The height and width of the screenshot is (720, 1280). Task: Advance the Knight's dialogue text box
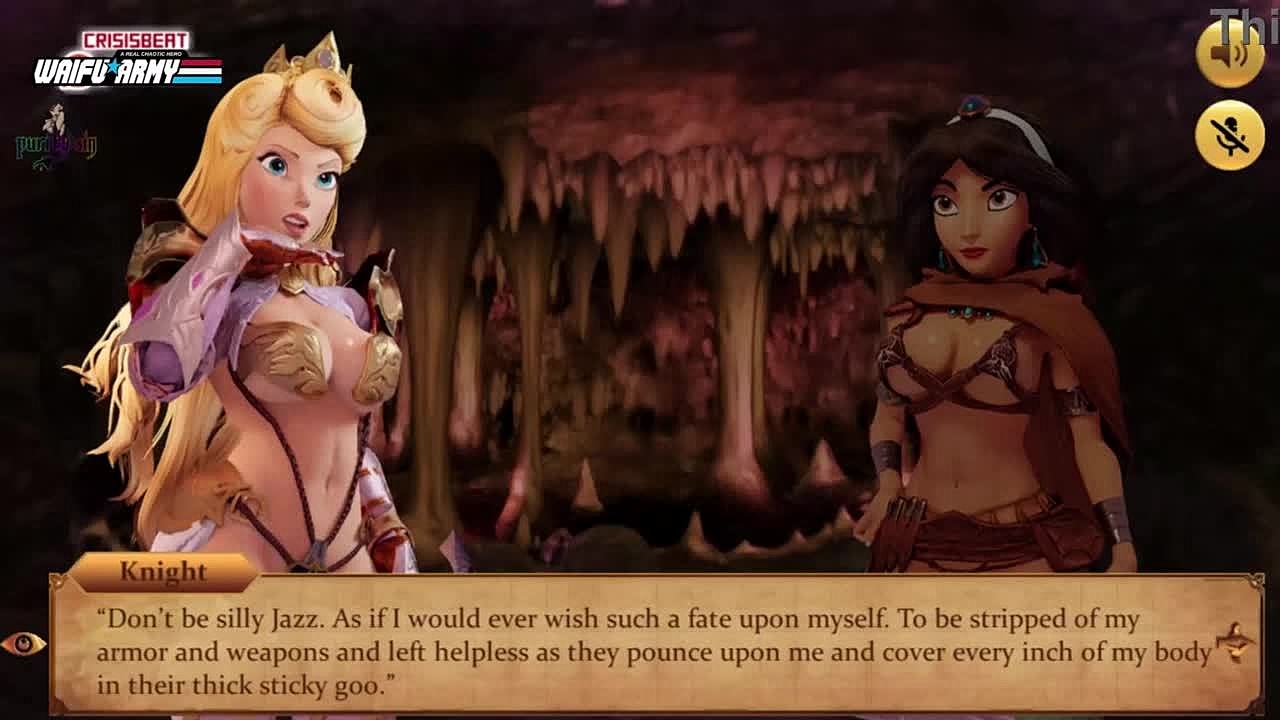pos(655,652)
